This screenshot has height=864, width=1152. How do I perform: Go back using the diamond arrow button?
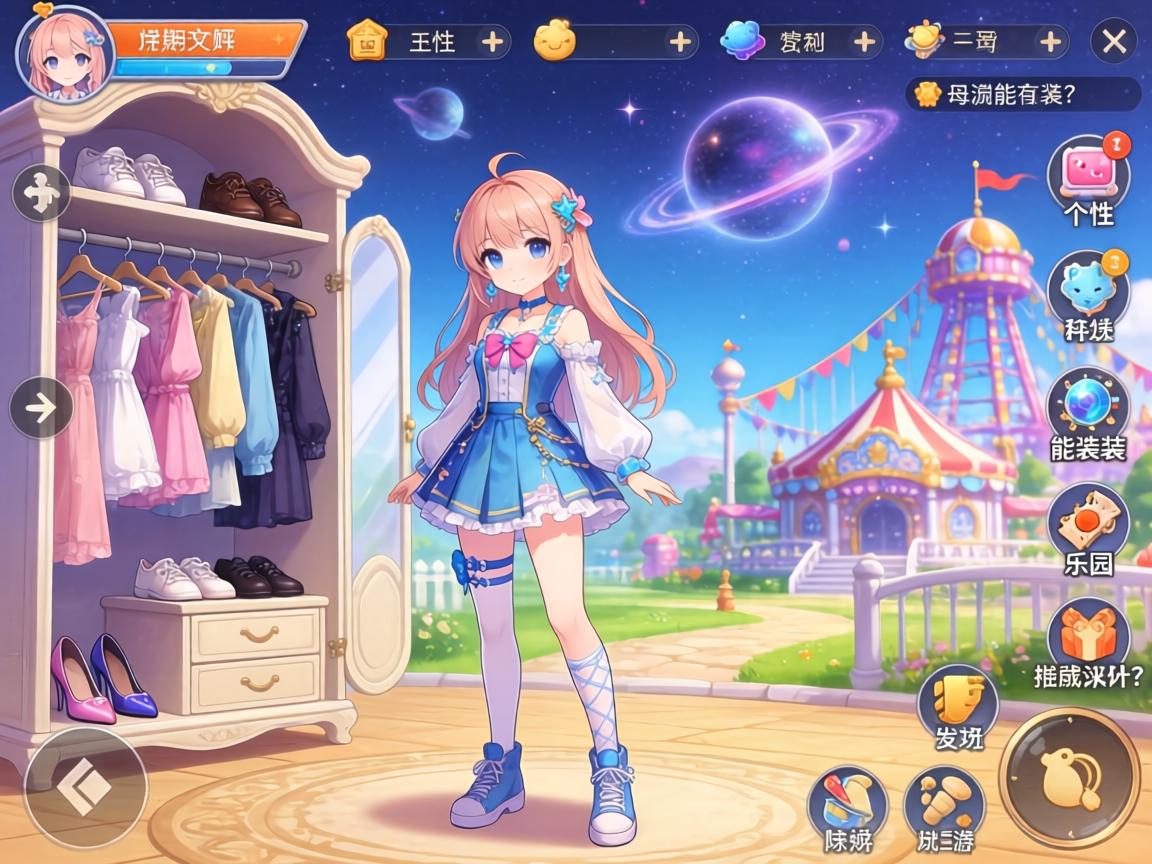(x=85, y=789)
